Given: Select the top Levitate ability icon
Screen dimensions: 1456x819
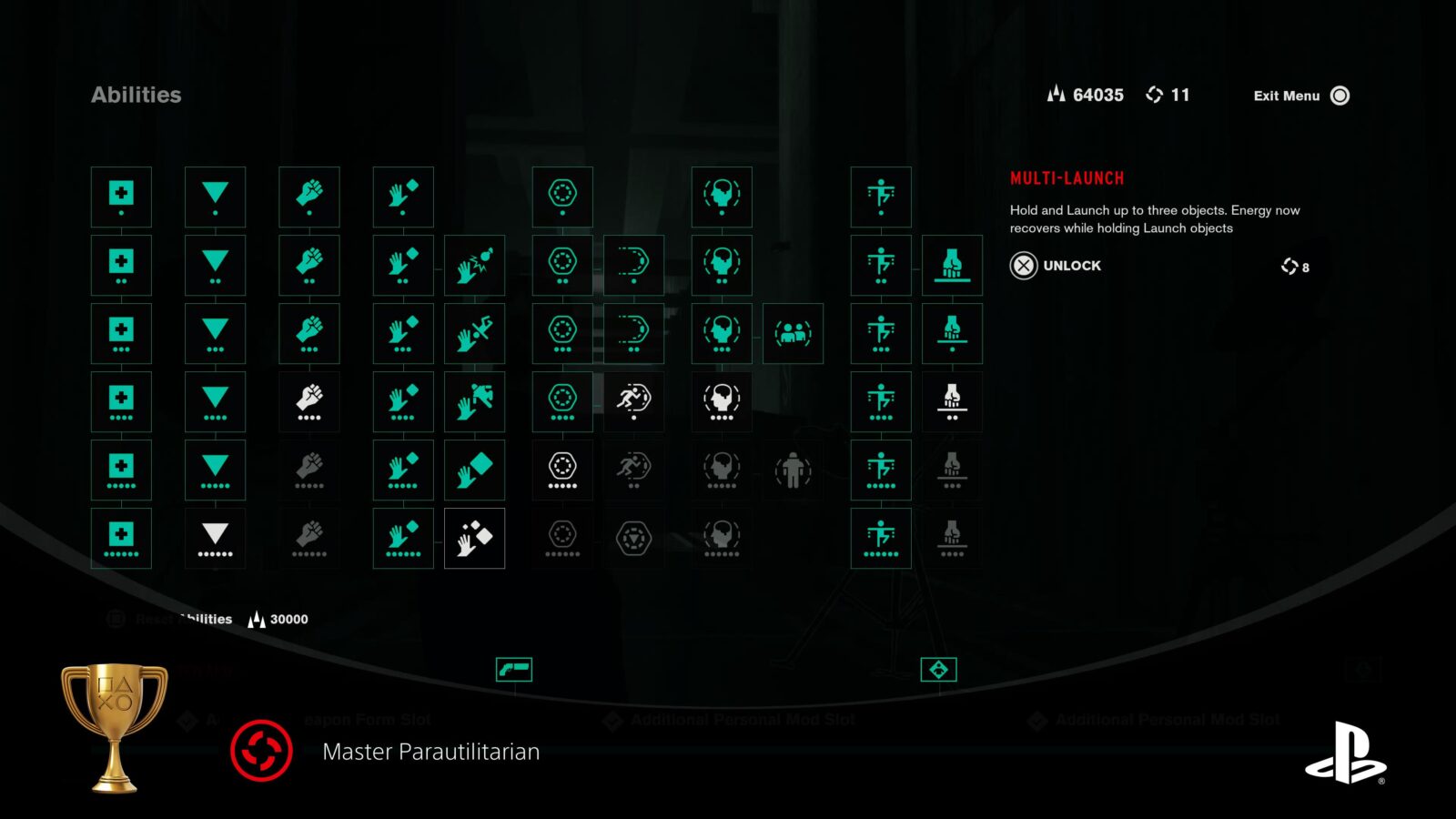Looking at the screenshot, I should coord(881,197).
